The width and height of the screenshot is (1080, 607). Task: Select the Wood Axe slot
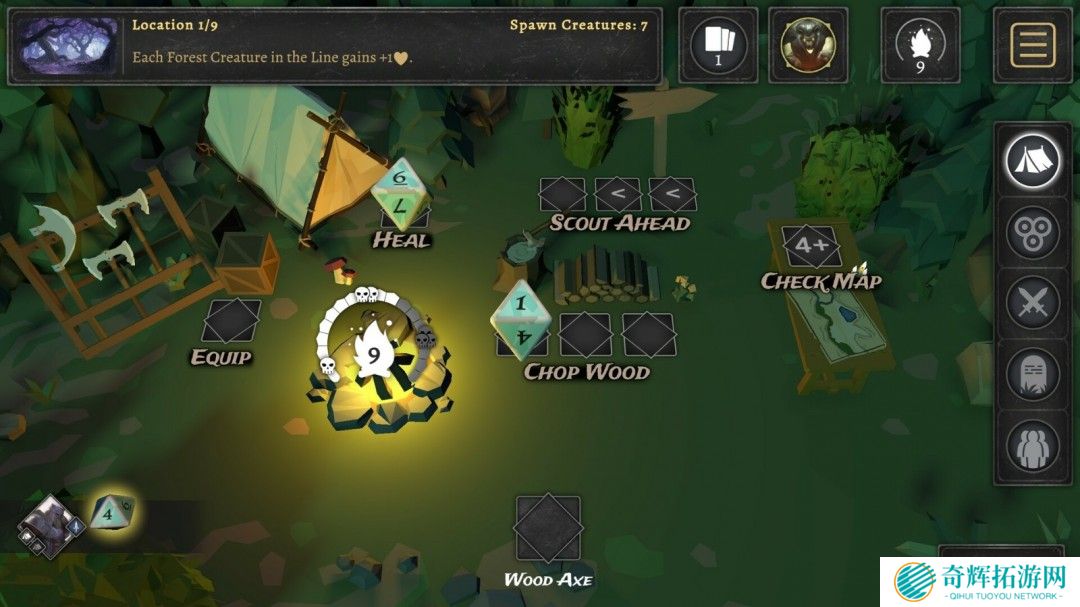click(547, 528)
